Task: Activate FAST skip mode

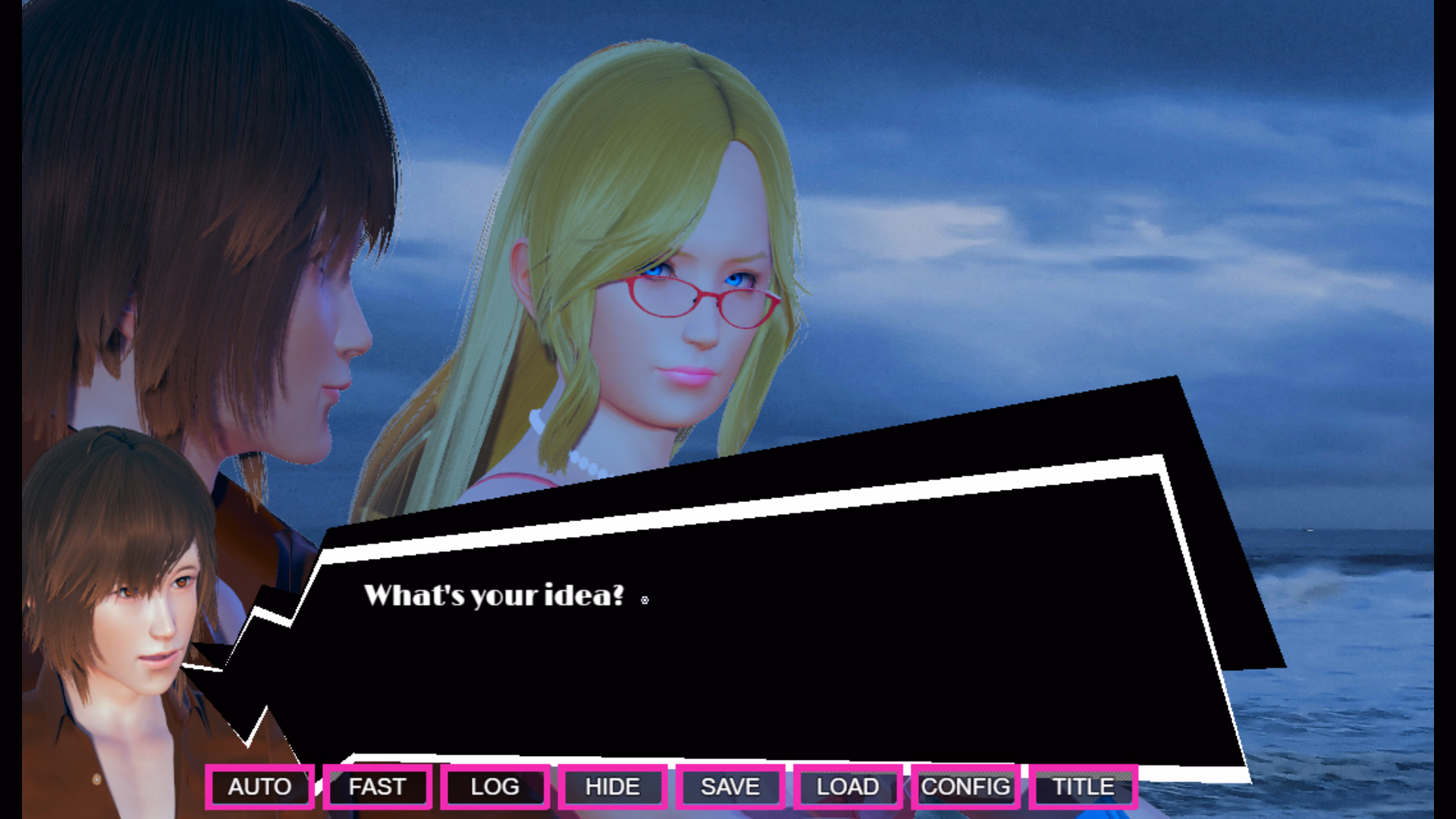Action: click(x=377, y=786)
